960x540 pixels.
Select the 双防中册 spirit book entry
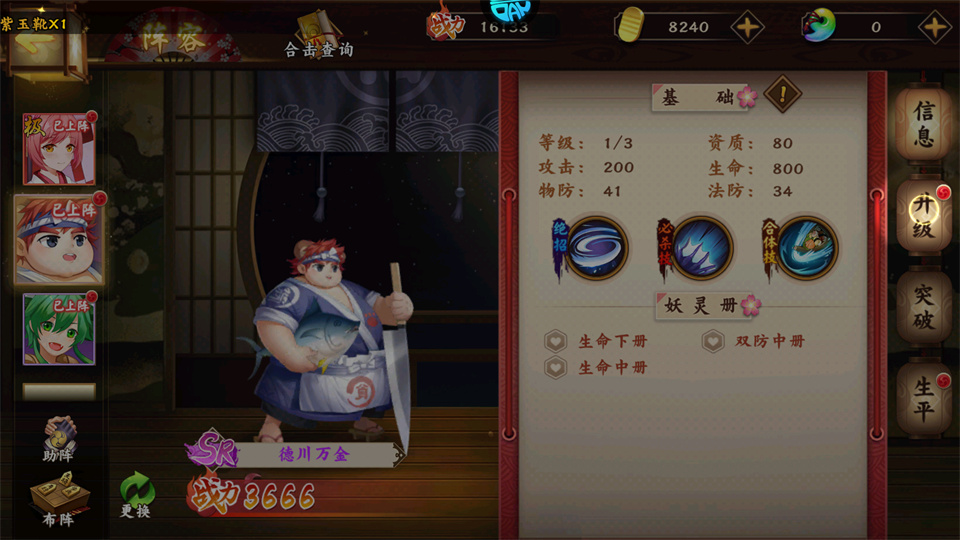pyautogui.click(x=757, y=341)
